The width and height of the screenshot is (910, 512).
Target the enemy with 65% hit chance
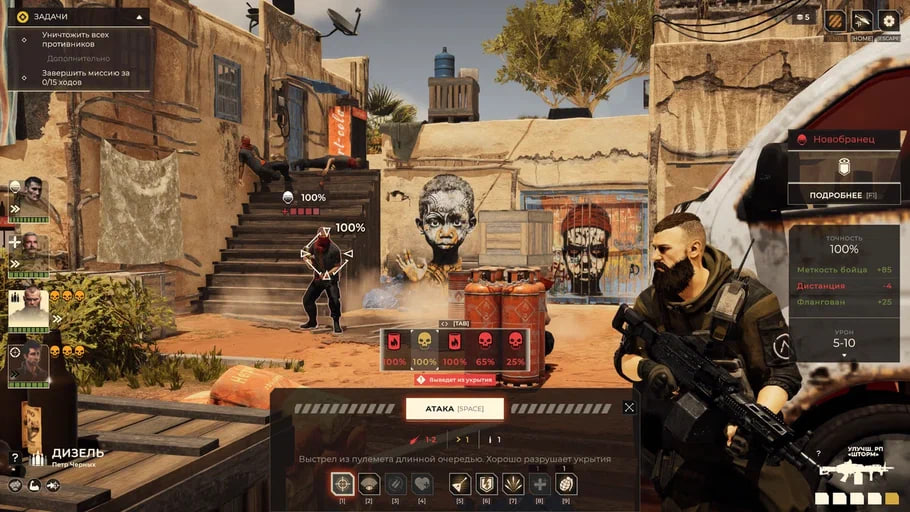(486, 350)
